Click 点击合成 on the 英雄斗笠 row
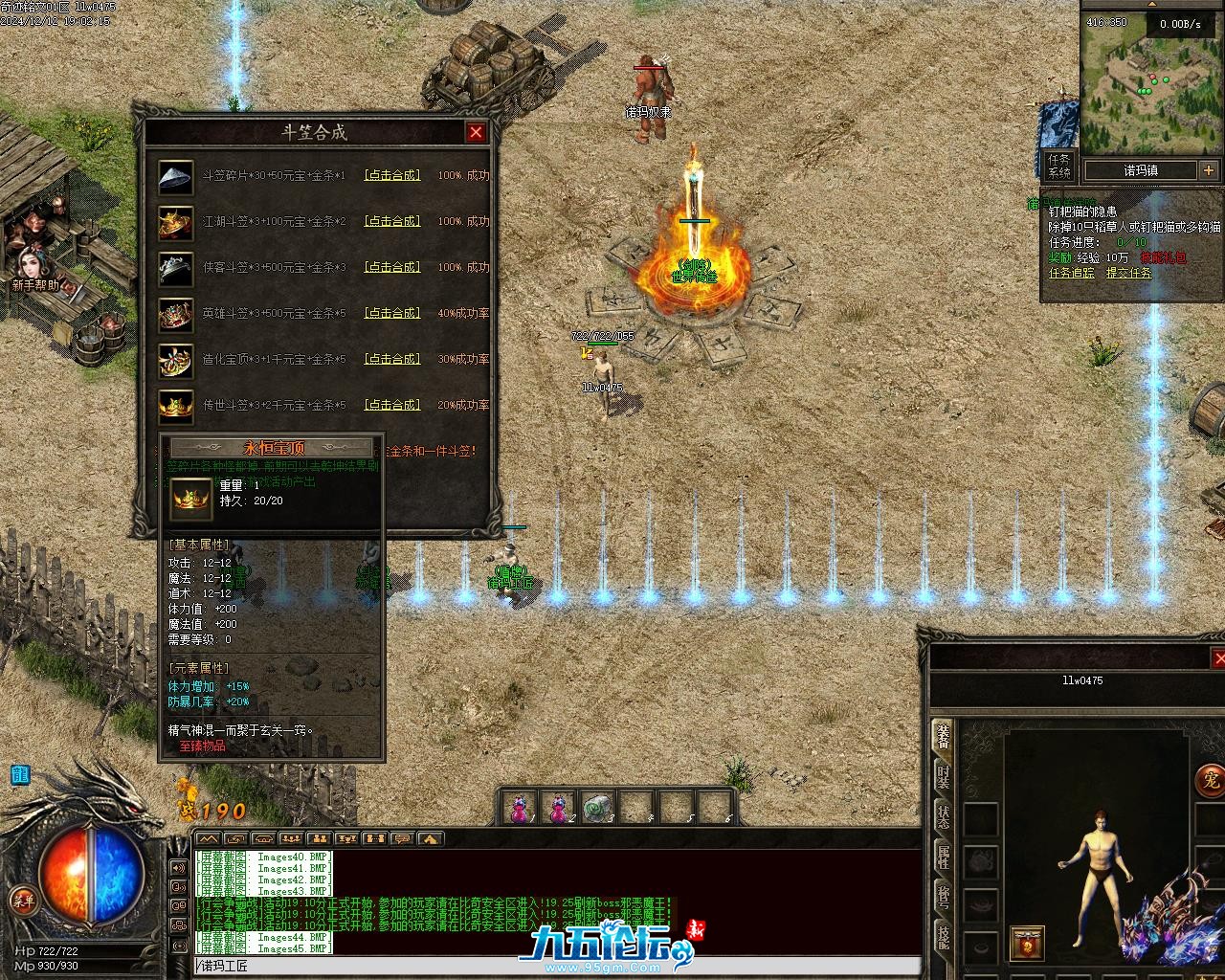1225x980 pixels. [392, 313]
